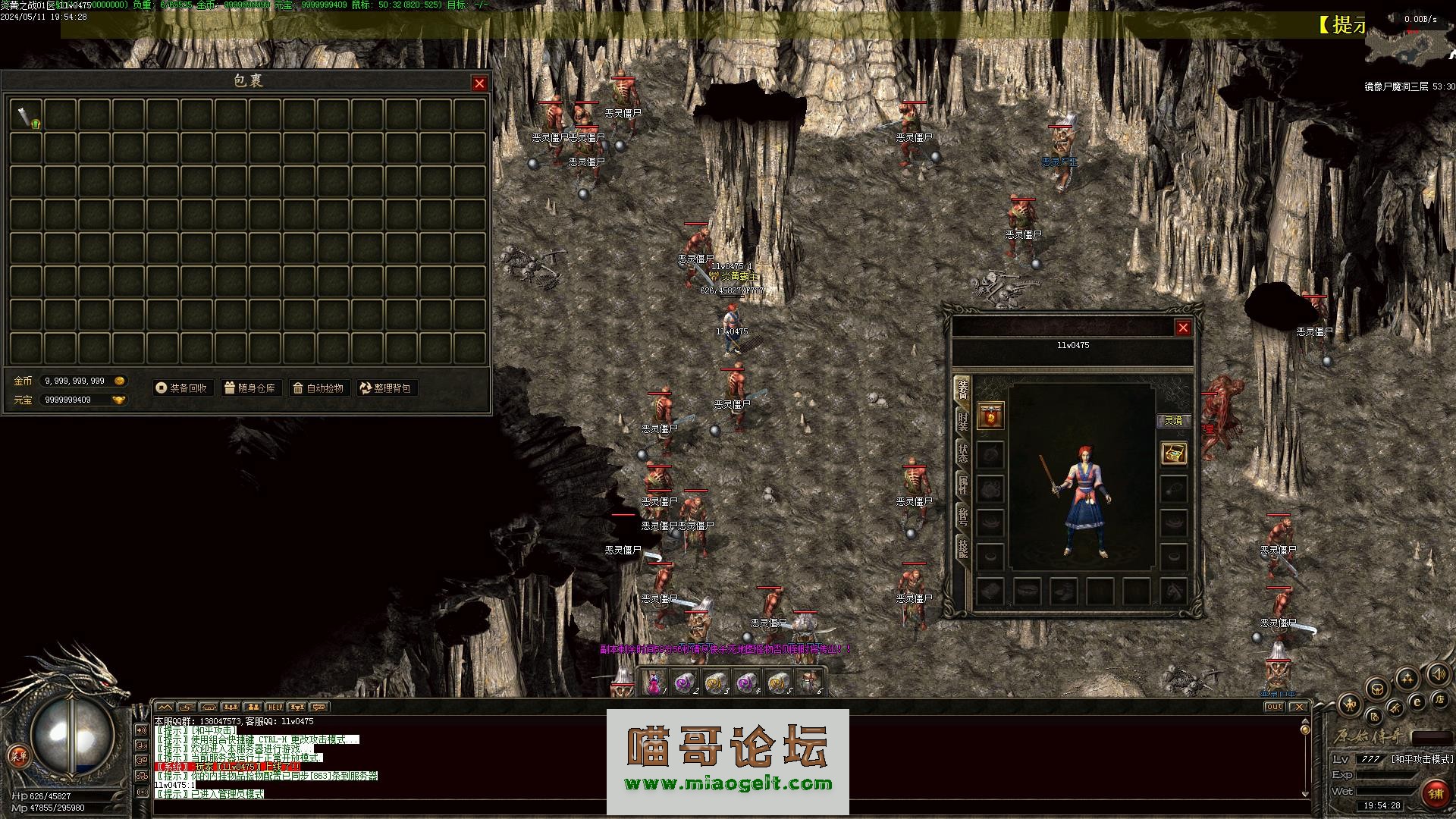Click the HELP button above the chat
Viewport: 1456px width, 819px height.
[x=275, y=708]
